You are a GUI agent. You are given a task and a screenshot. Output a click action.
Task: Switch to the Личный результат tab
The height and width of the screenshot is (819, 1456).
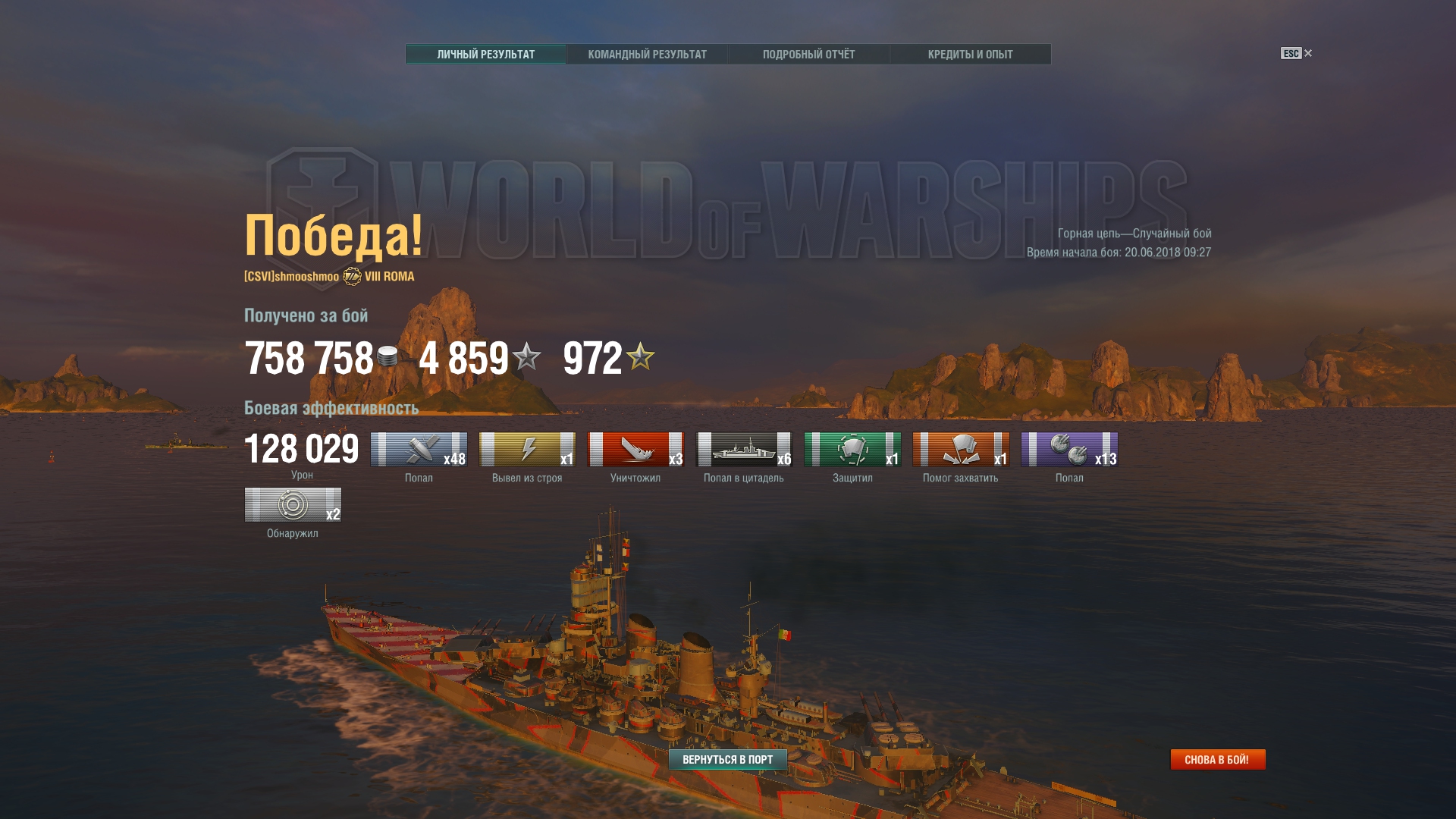(485, 55)
